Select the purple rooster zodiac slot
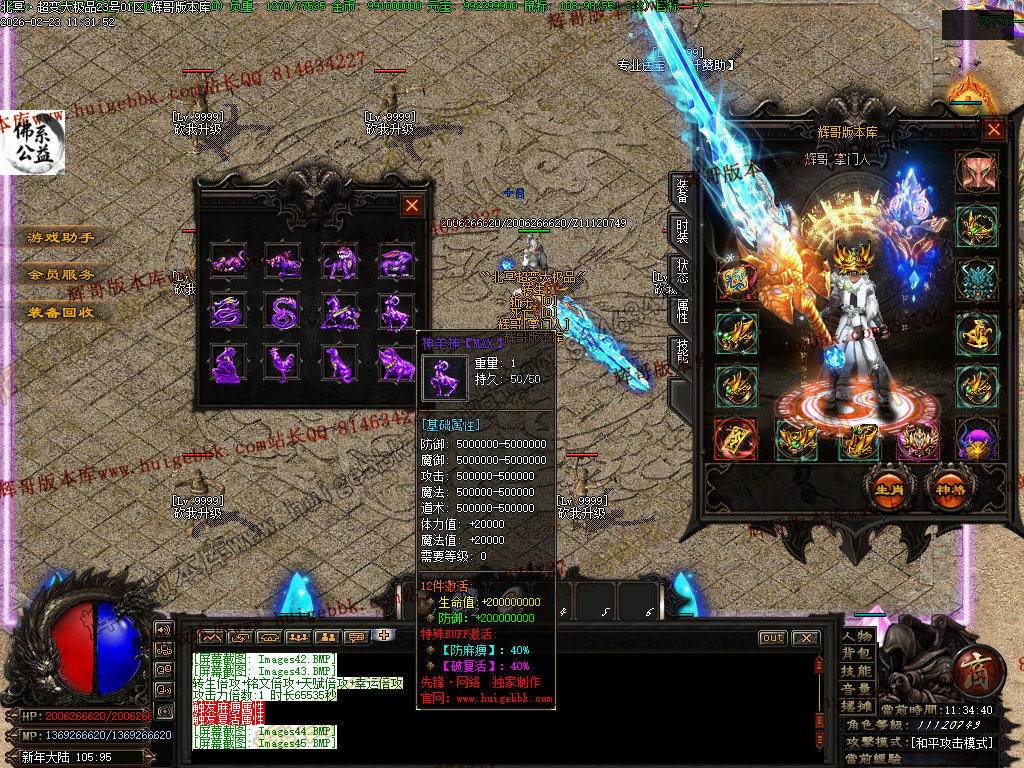This screenshot has height=768, width=1024. [284, 363]
